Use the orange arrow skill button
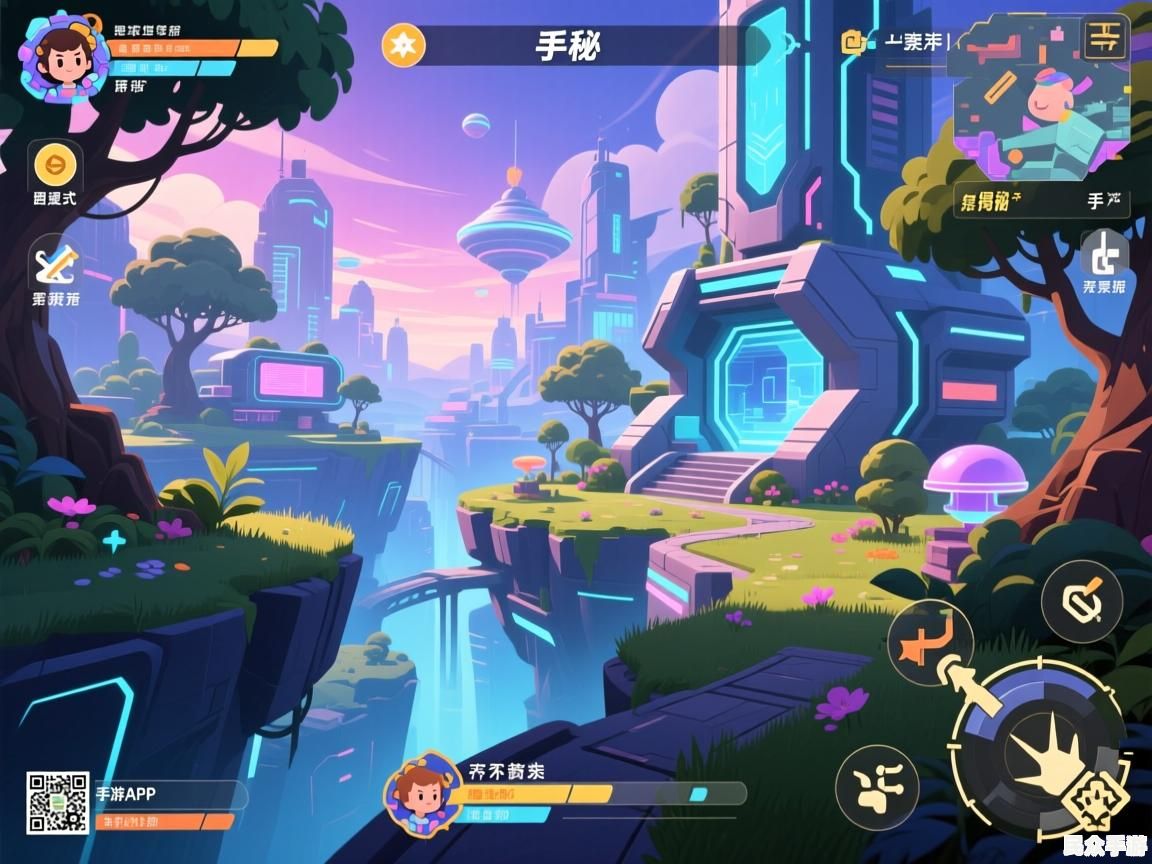The image size is (1152, 864). coord(930,642)
